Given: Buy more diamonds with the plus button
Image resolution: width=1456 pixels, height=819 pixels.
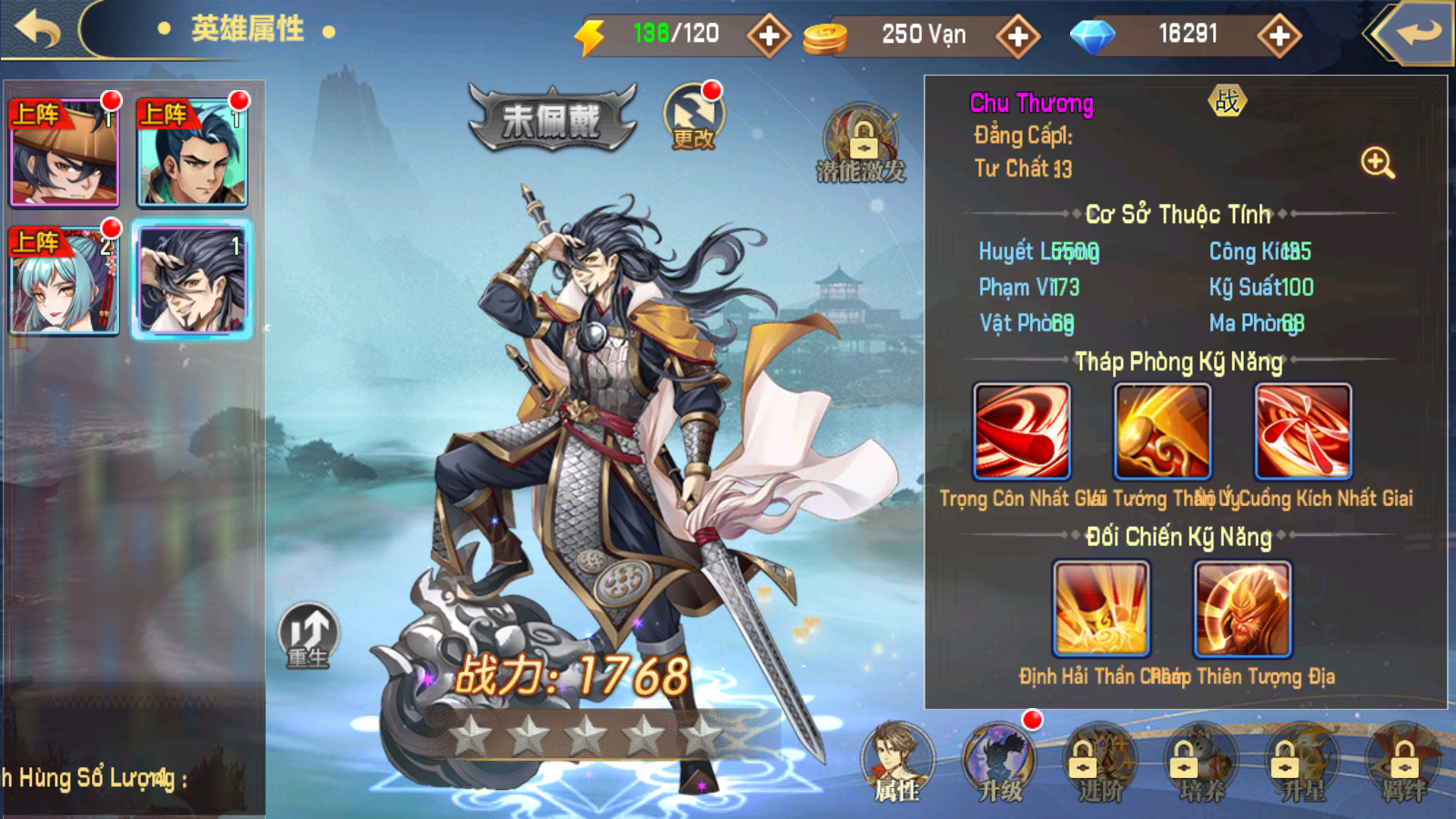Looking at the screenshot, I should [x=1279, y=36].
